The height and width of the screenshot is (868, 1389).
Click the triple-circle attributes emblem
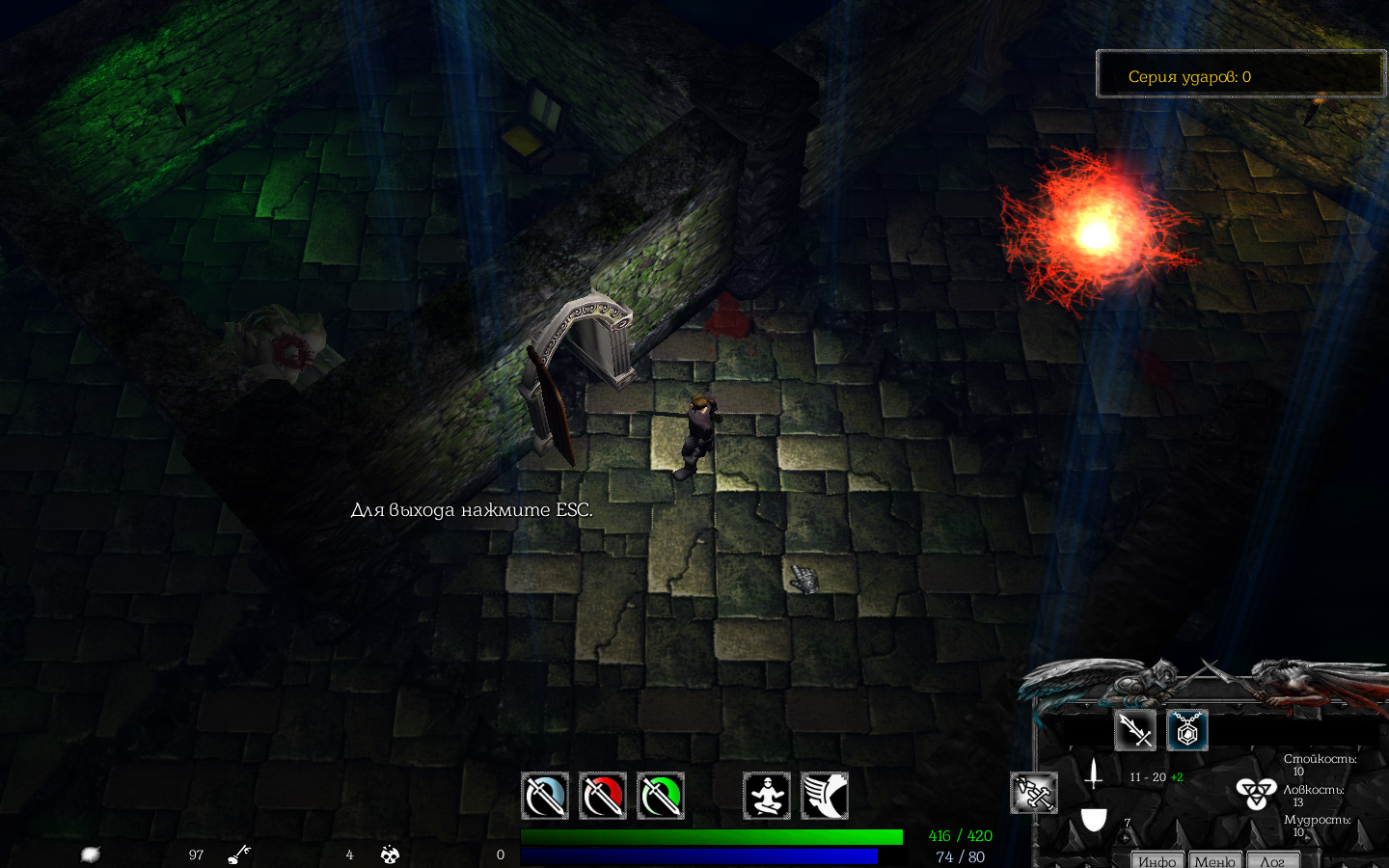1255,793
